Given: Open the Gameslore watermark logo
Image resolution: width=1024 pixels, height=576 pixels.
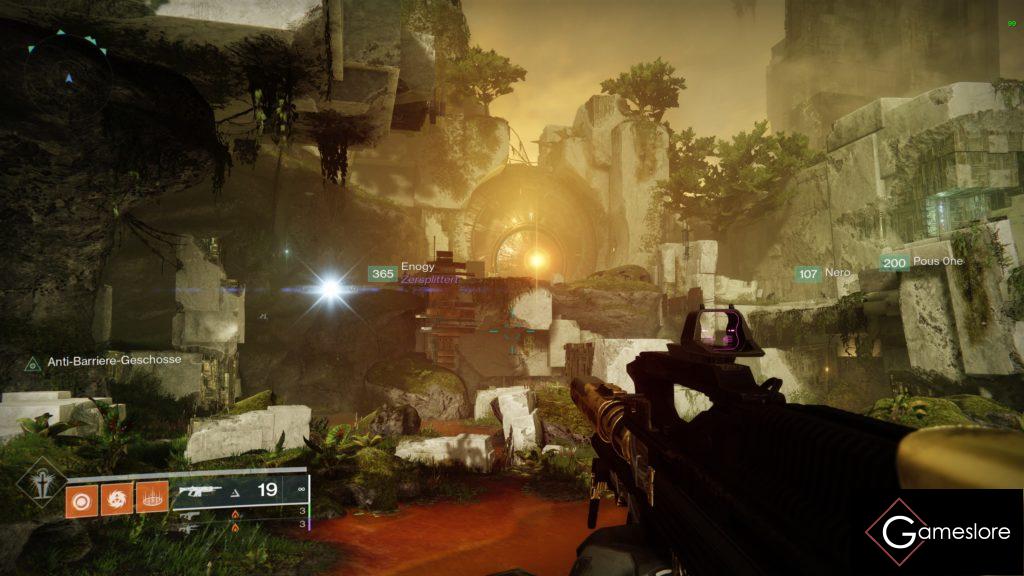Looking at the screenshot, I should tap(938, 532).
